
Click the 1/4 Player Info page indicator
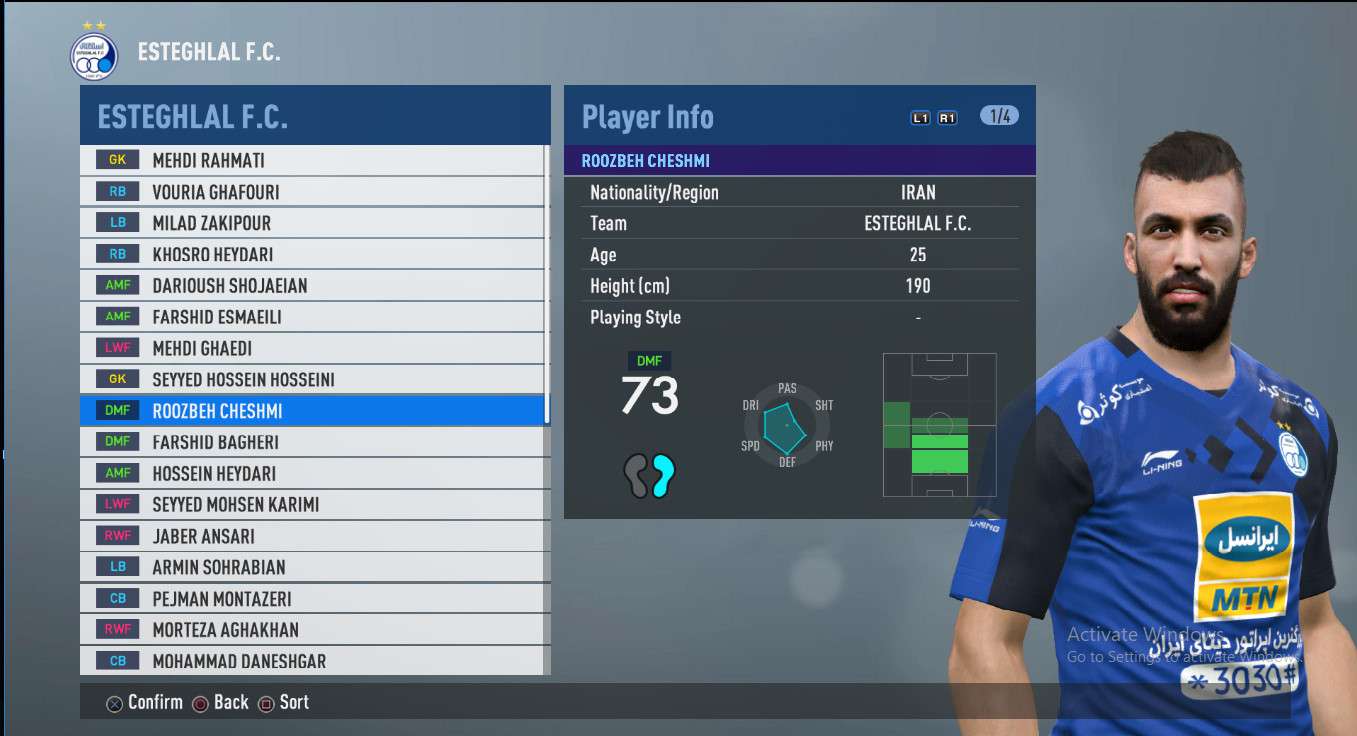(x=999, y=116)
